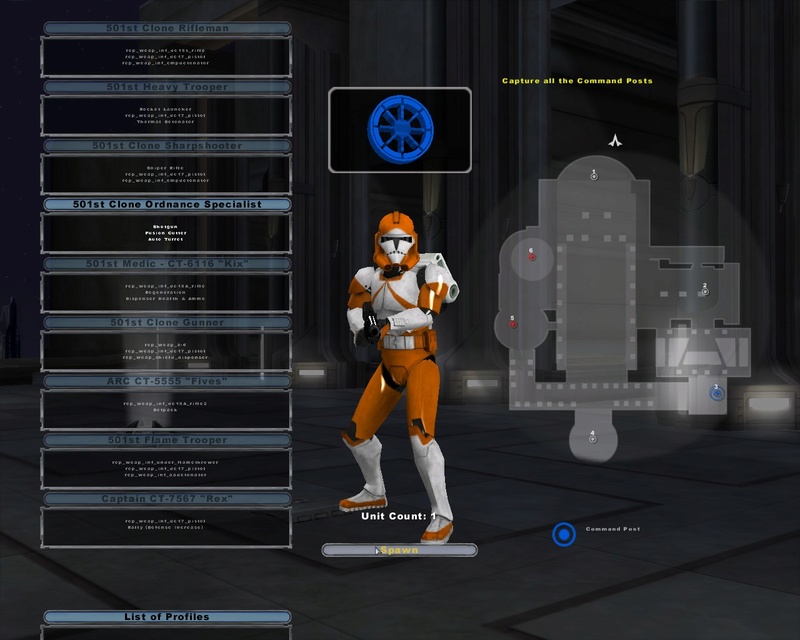Click the blue Republic faction emblem
The height and width of the screenshot is (640, 800).
399,129
